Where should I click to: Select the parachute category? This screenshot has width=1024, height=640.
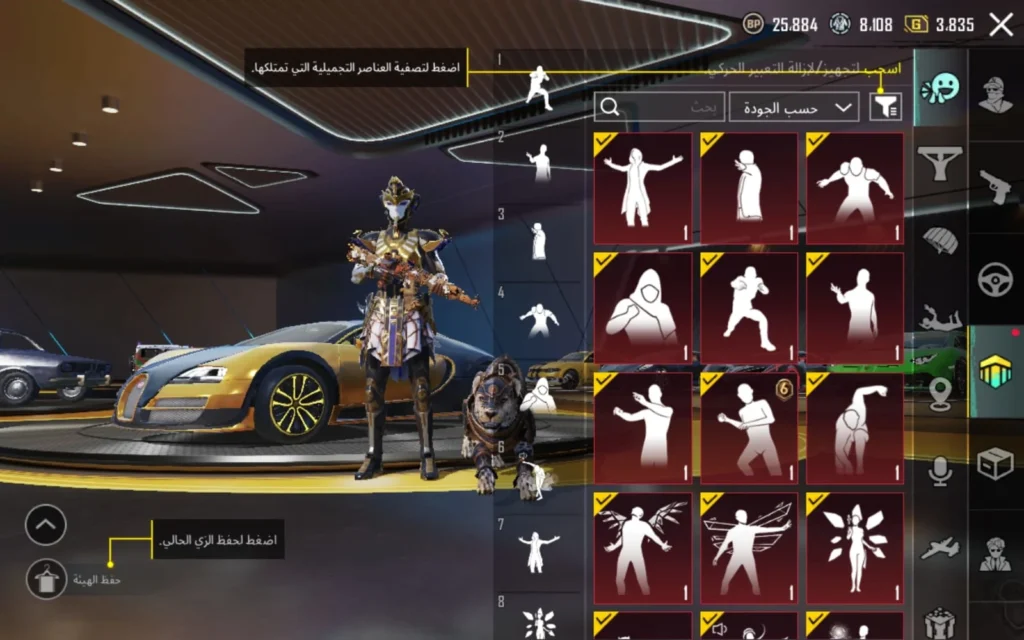pos(940,240)
